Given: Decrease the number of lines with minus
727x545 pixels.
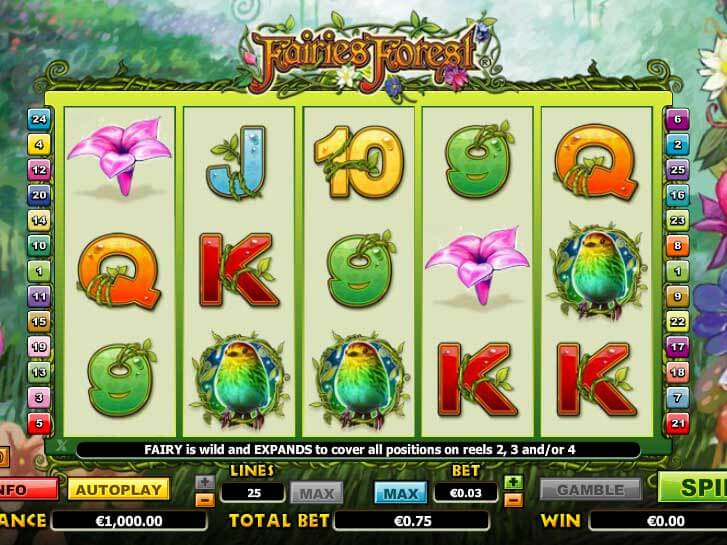Looking at the screenshot, I should [x=204, y=497].
